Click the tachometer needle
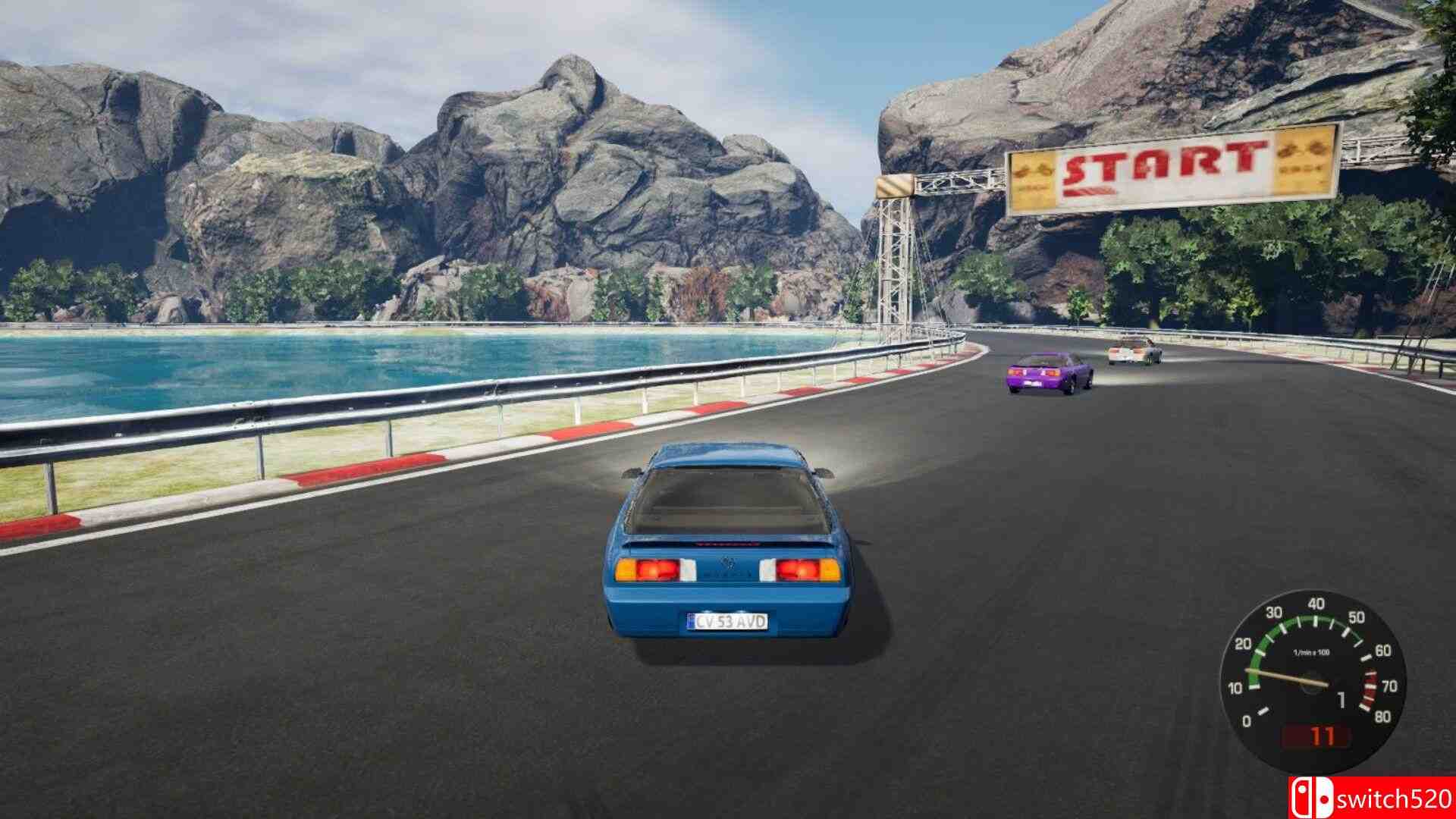1456x819 pixels. (x=1288, y=676)
